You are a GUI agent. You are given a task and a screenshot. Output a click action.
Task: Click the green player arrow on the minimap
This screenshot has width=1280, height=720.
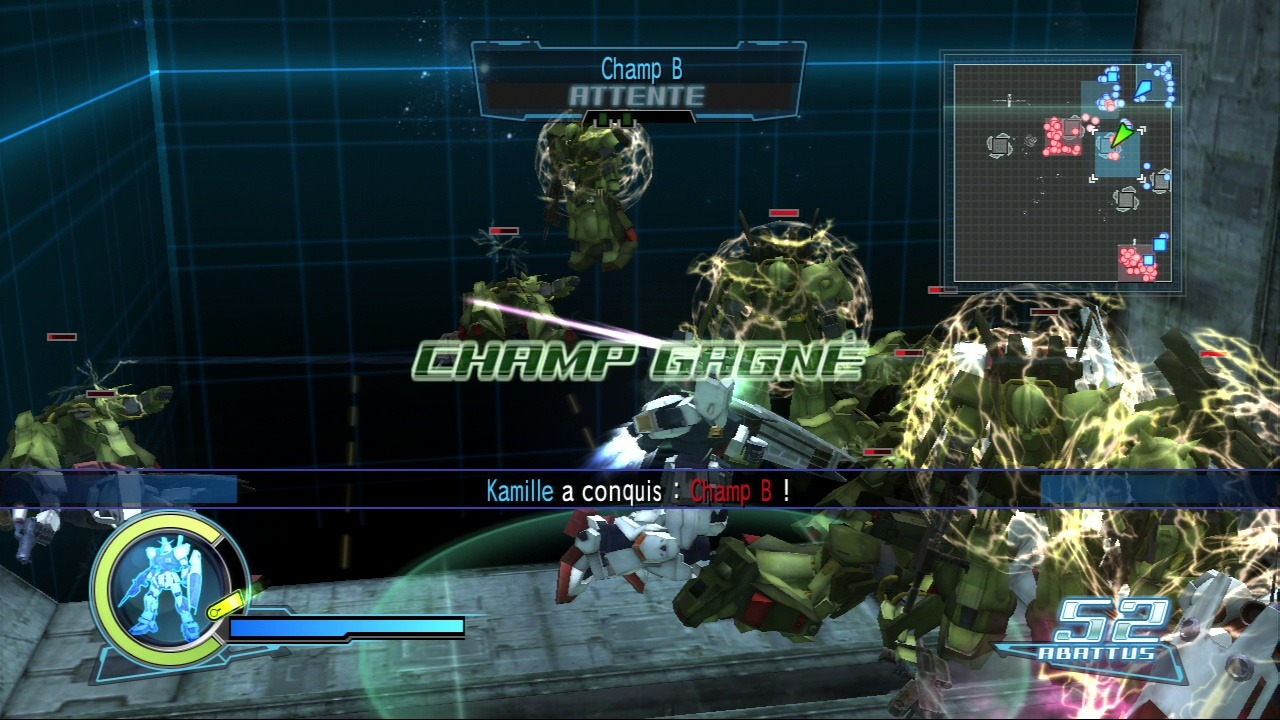[x=1124, y=135]
